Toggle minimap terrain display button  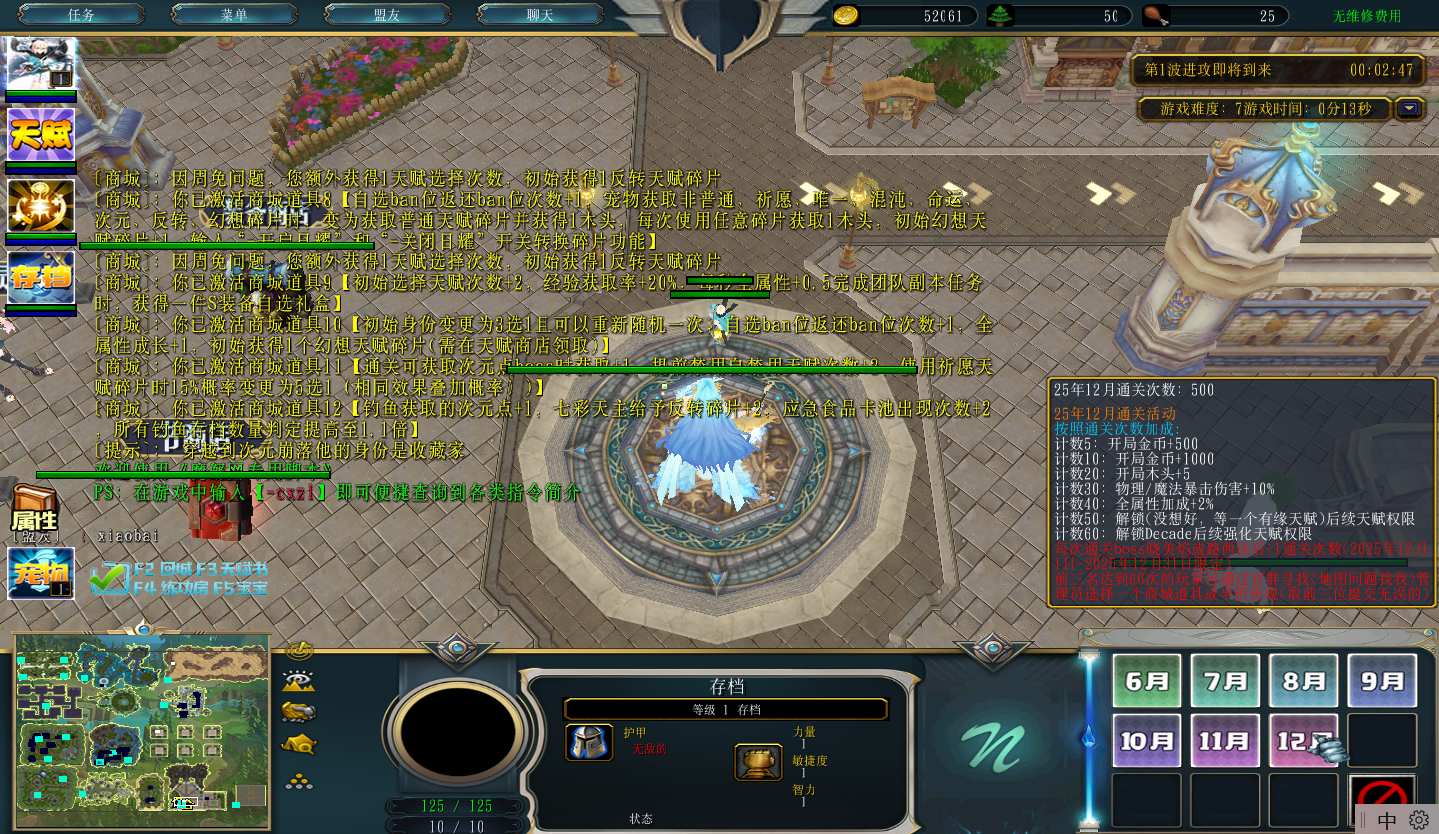(299, 682)
